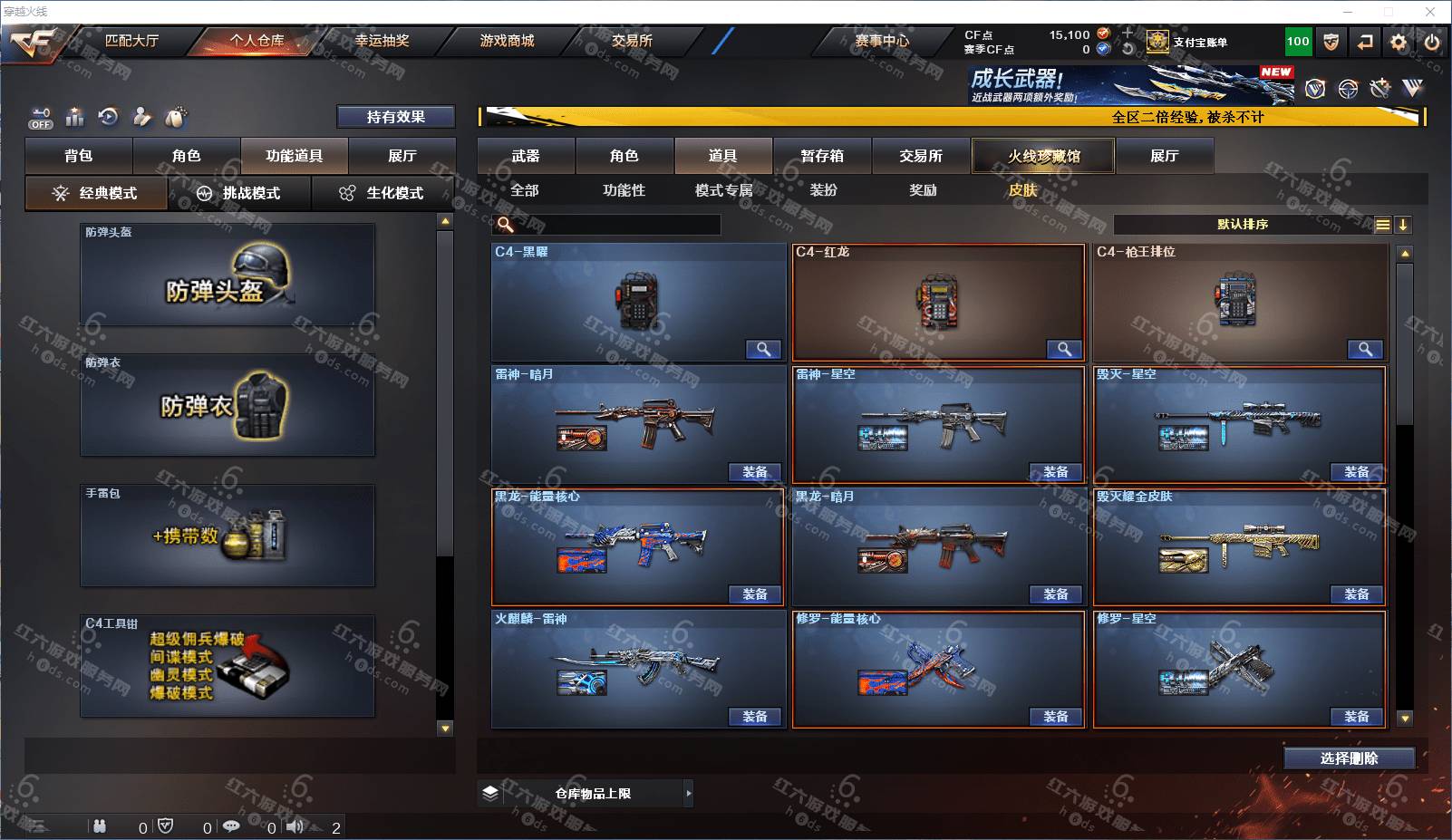Switch to 火线珍藏馆 collection tab
Screen dimensions: 1452x840
pos(1043,156)
